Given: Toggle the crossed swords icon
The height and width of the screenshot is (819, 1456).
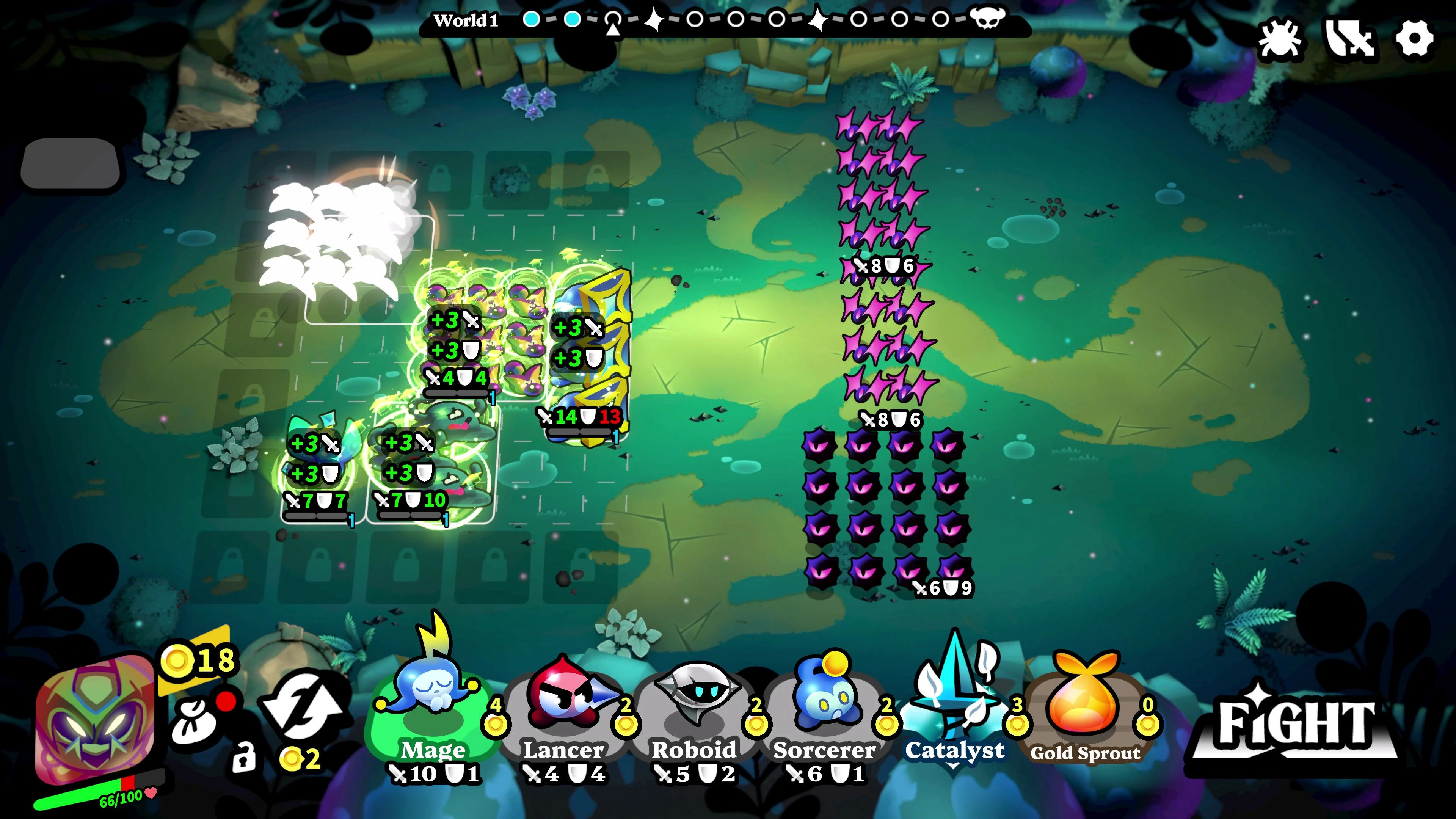Looking at the screenshot, I should [1349, 39].
